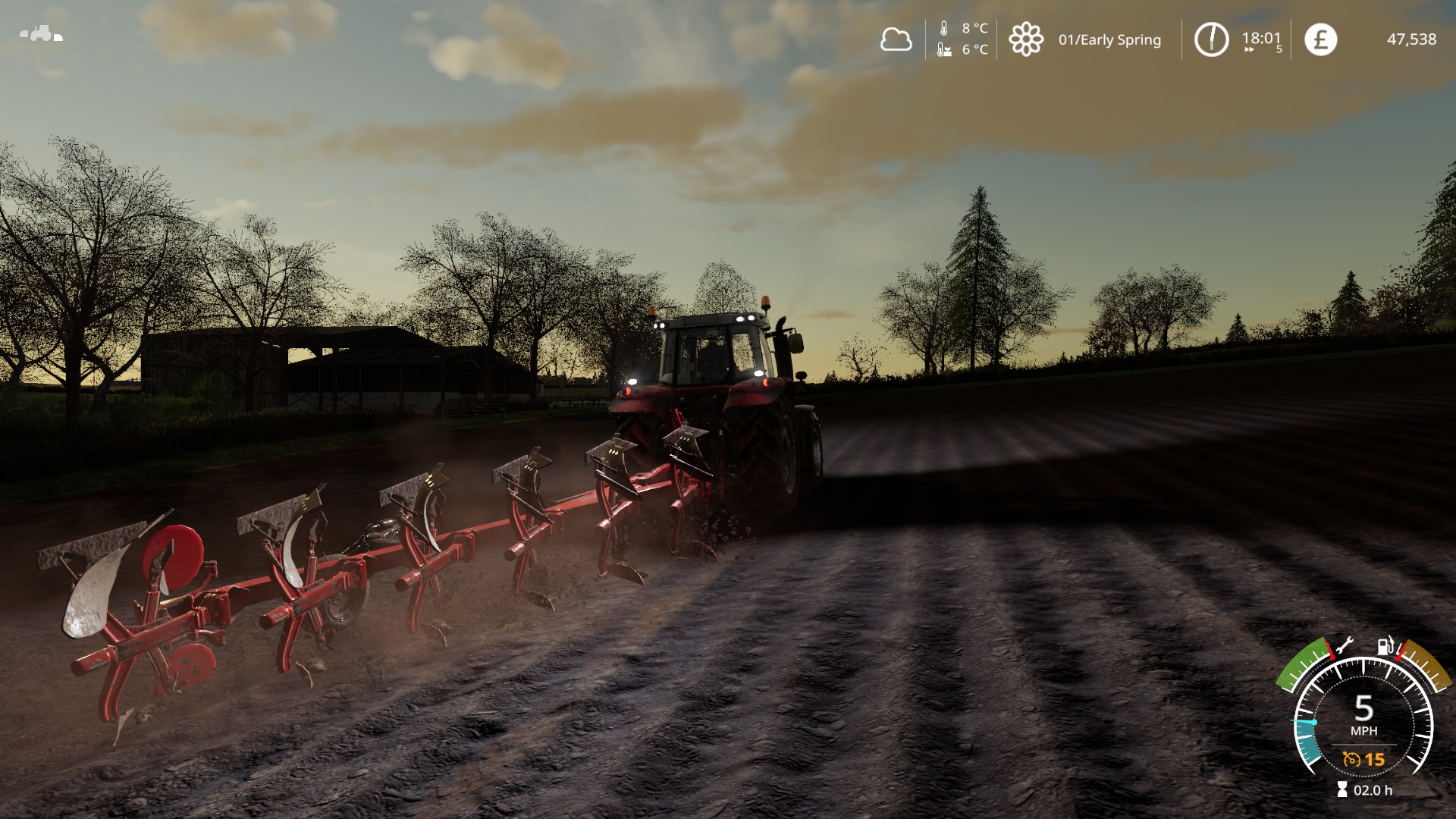Select the flower season icon
The width and height of the screenshot is (1456, 819).
[1025, 39]
